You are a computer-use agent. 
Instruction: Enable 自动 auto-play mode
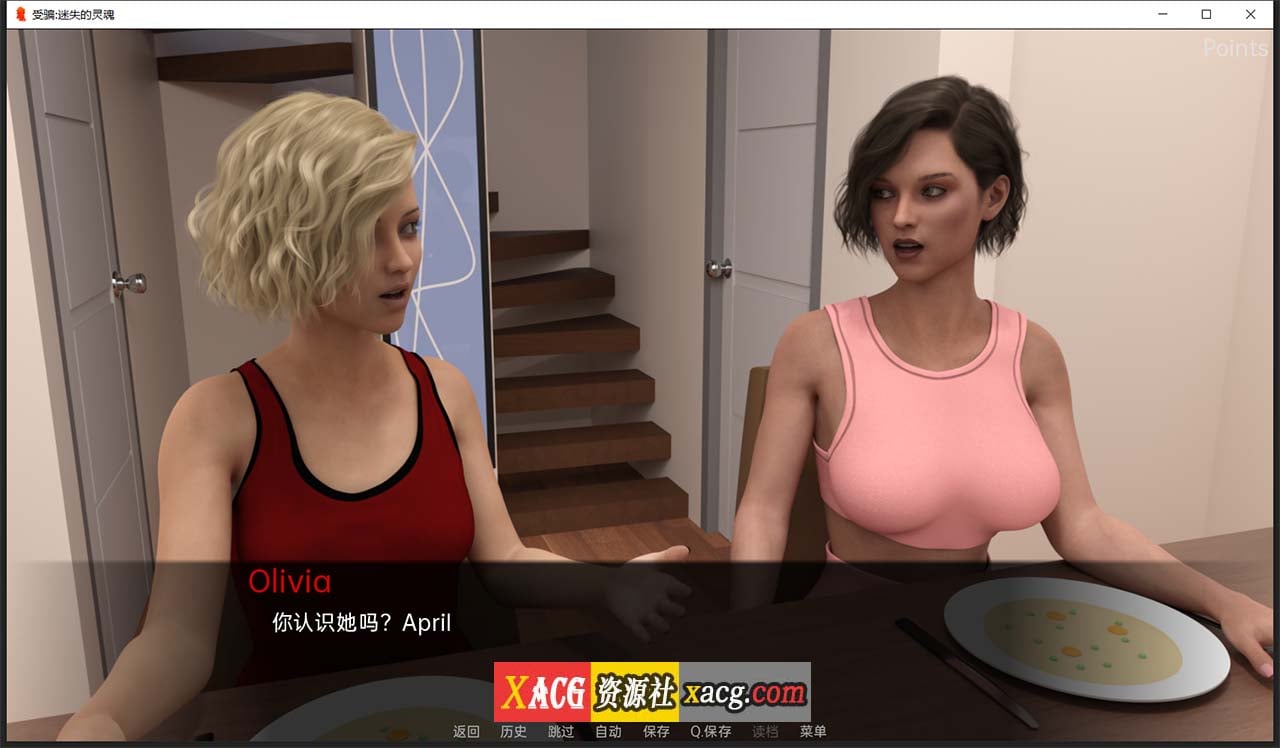pos(608,731)
